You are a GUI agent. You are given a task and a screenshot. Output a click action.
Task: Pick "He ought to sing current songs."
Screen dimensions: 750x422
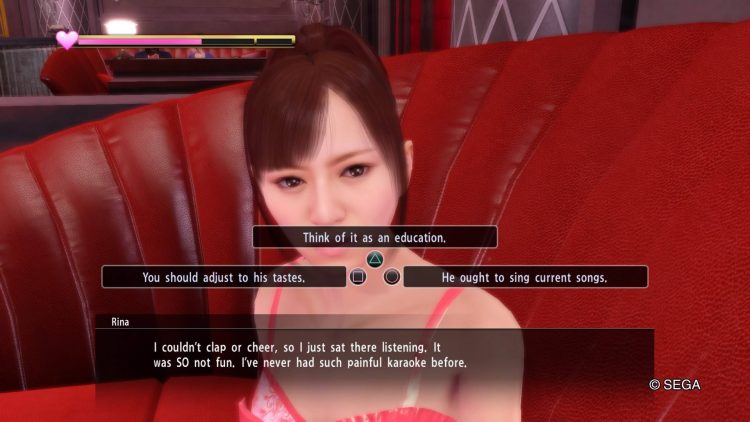525,277
